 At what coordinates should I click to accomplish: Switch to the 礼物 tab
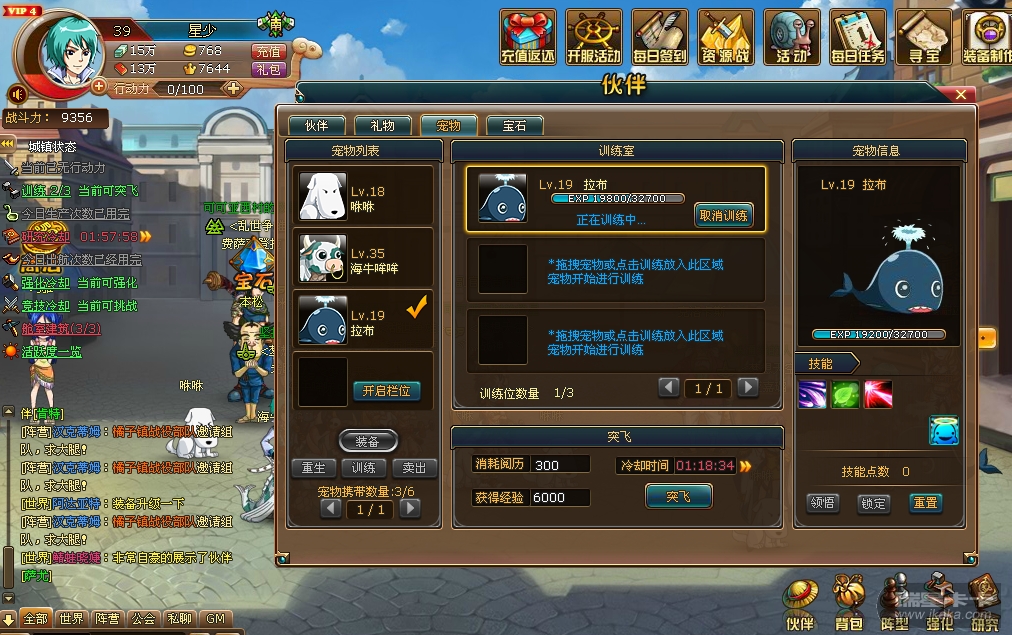tap(382, 126)
